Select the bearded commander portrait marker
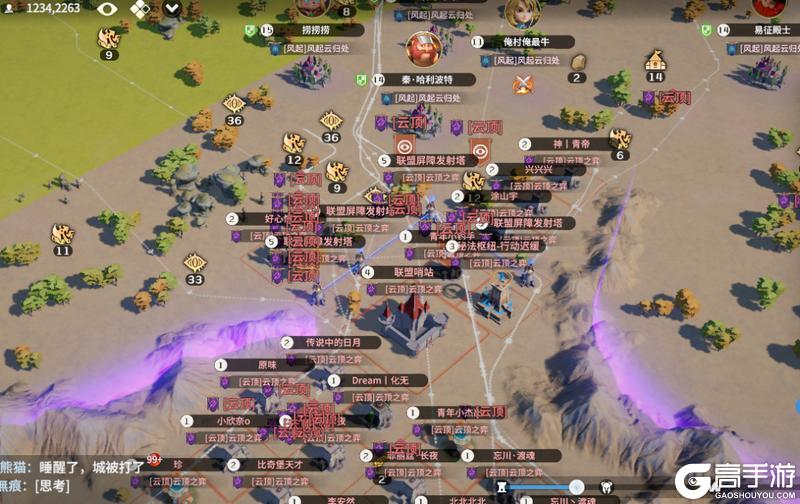 click(424, 47)
